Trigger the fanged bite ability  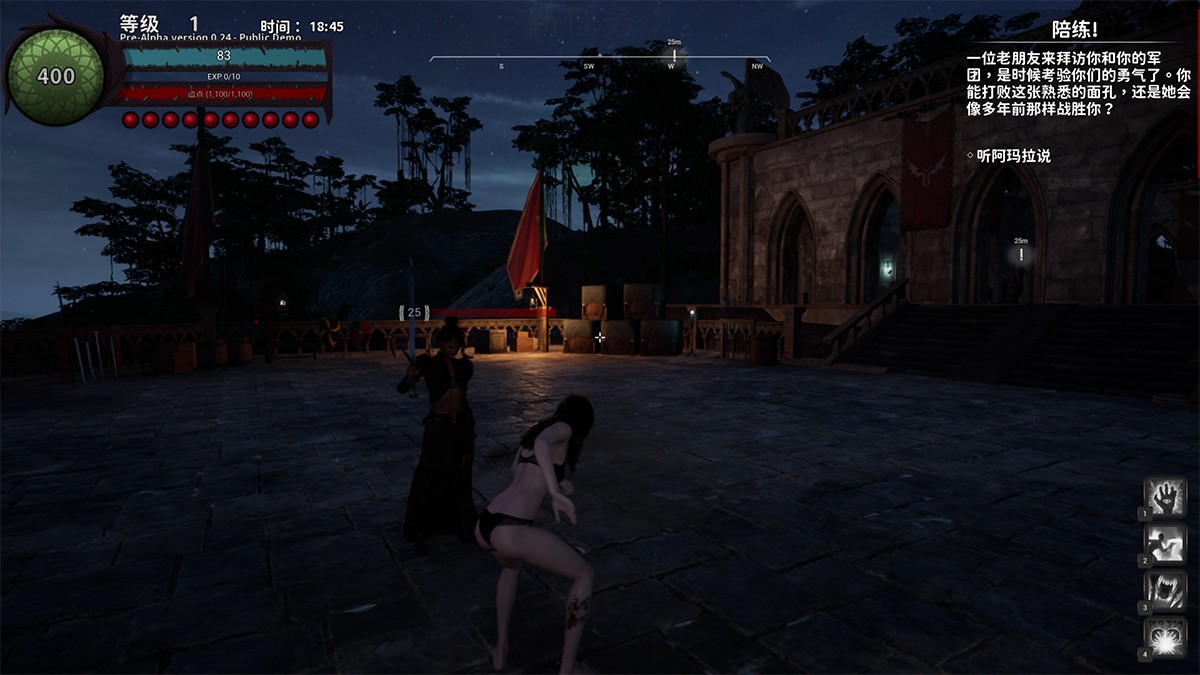tap(1165, 589)
